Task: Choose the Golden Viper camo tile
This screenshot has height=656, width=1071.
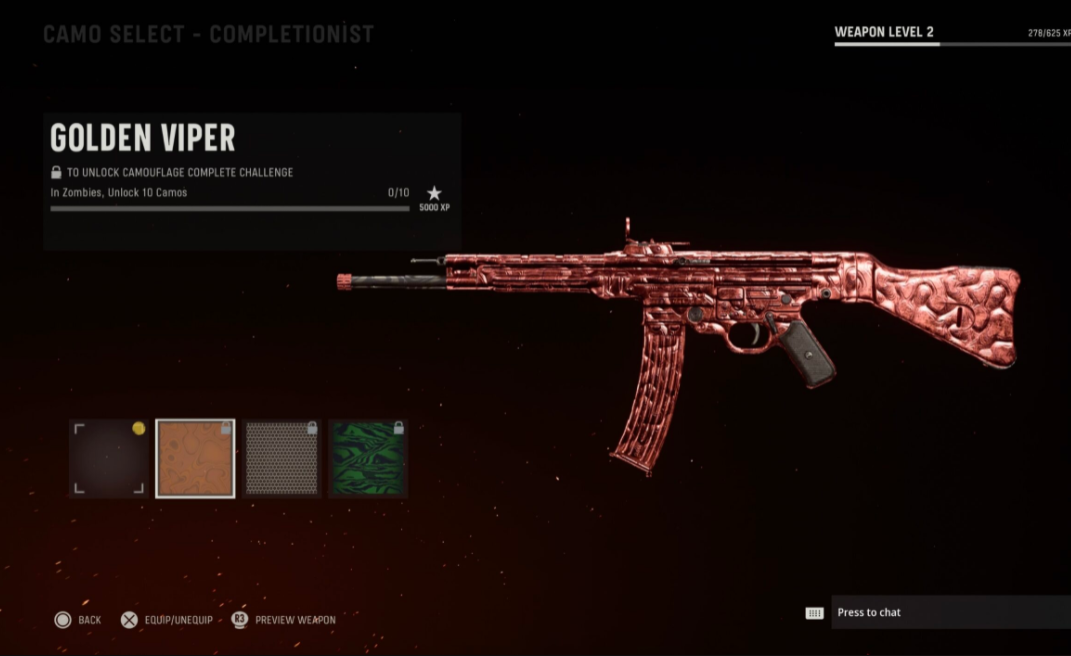Action: [x=195, y=458]
